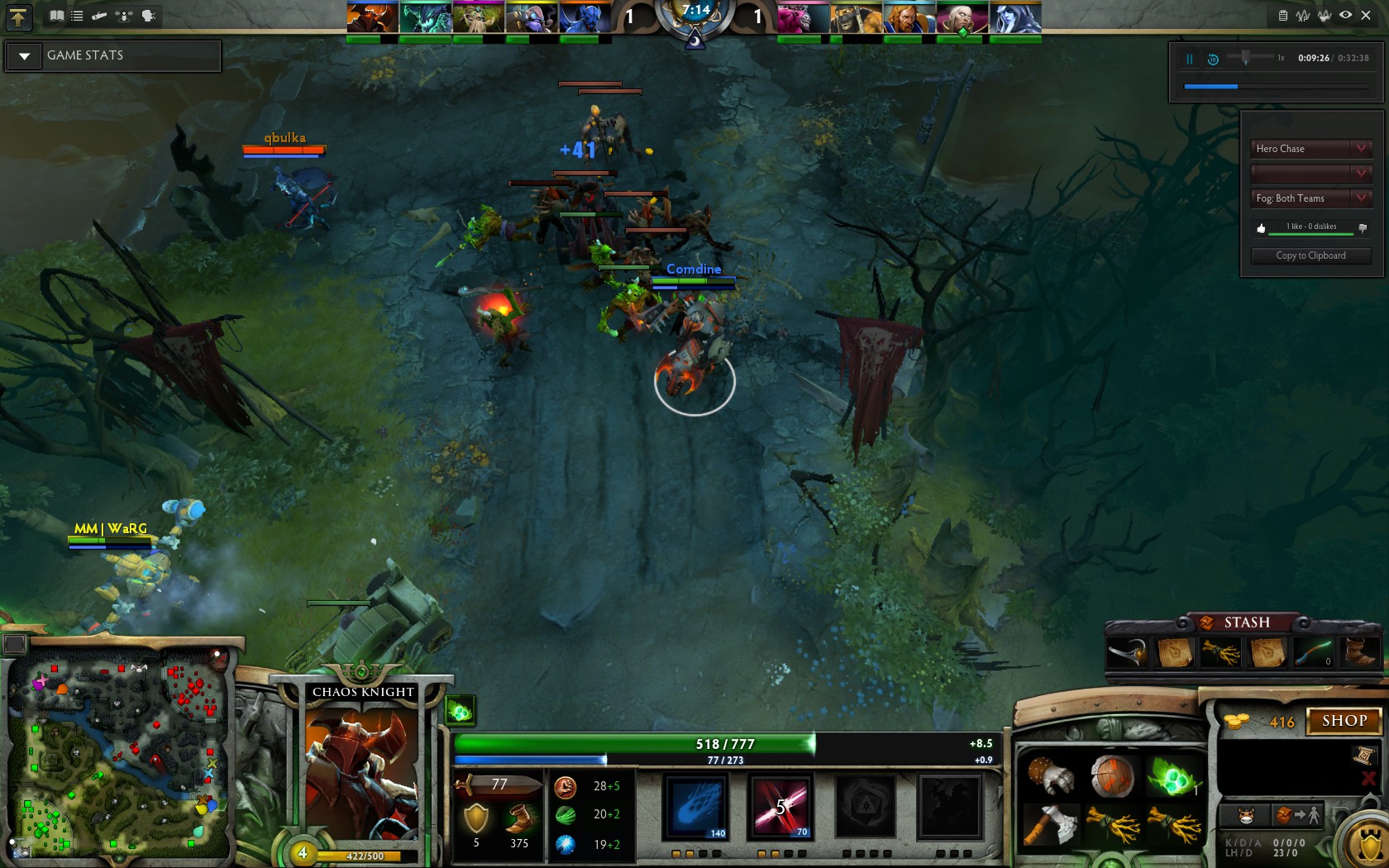Pause the replay playback

click(1190, 59)
